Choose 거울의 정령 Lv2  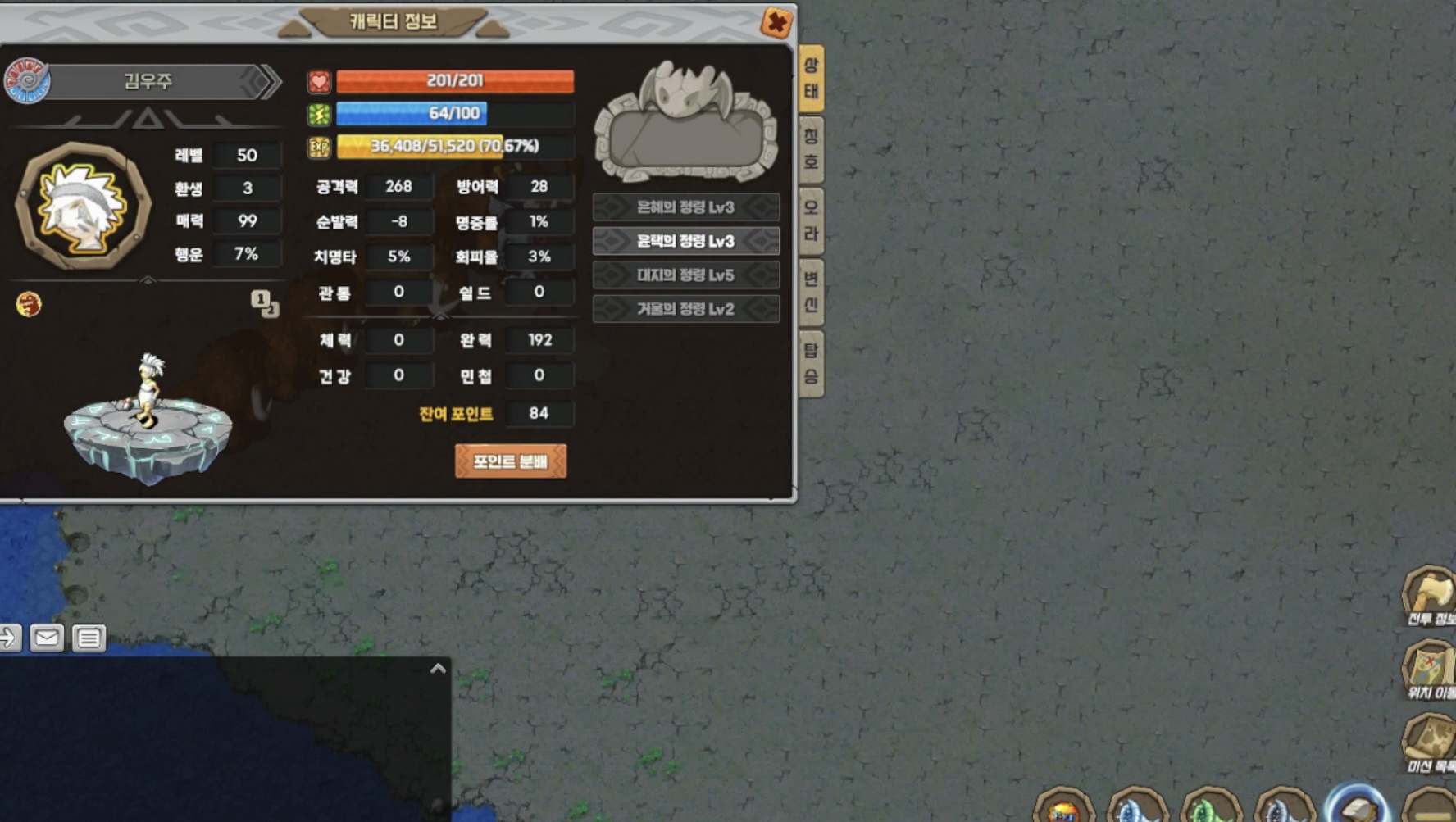tap(685, 309)
